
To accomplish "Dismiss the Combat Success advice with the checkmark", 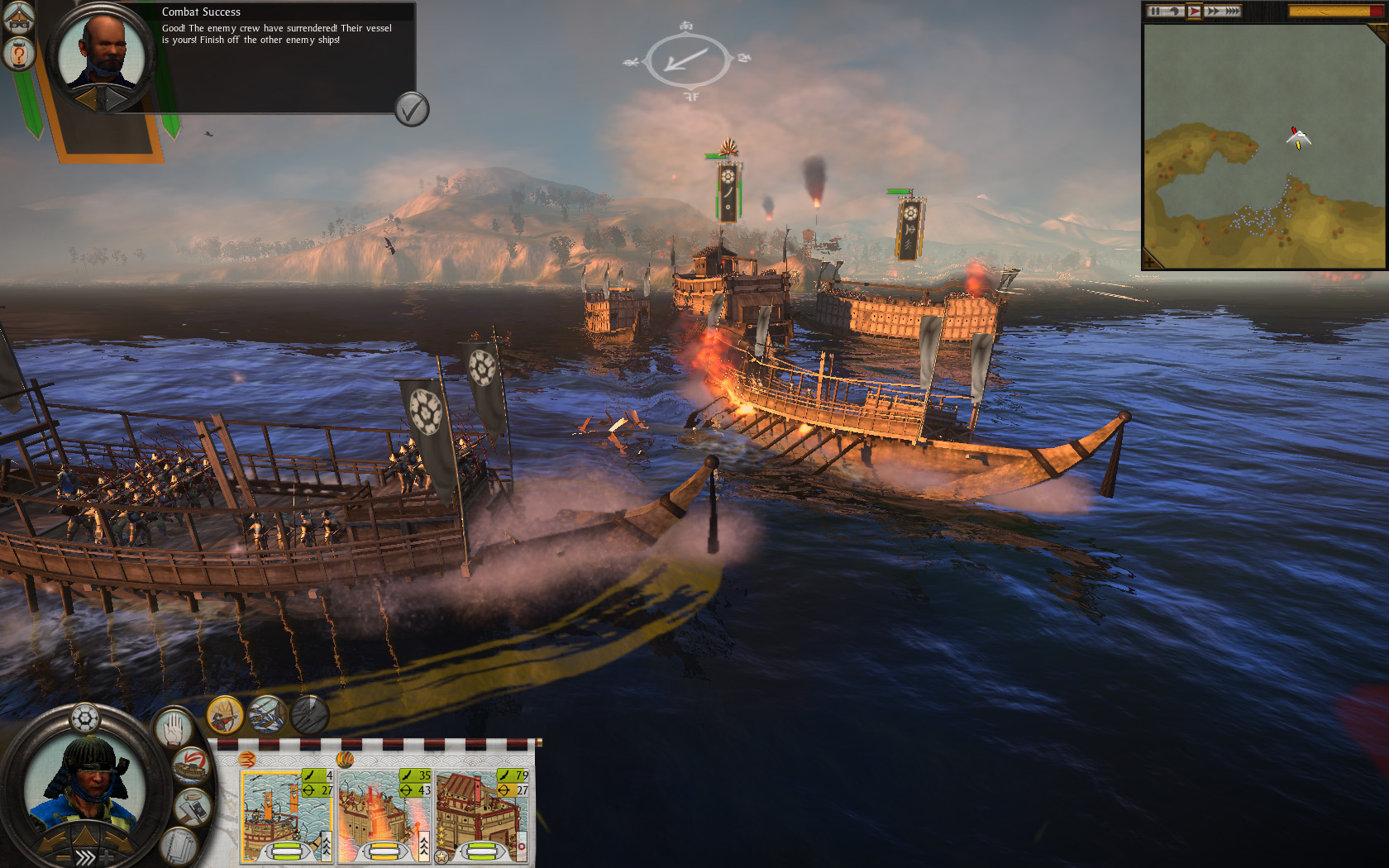I will (412, 108).
